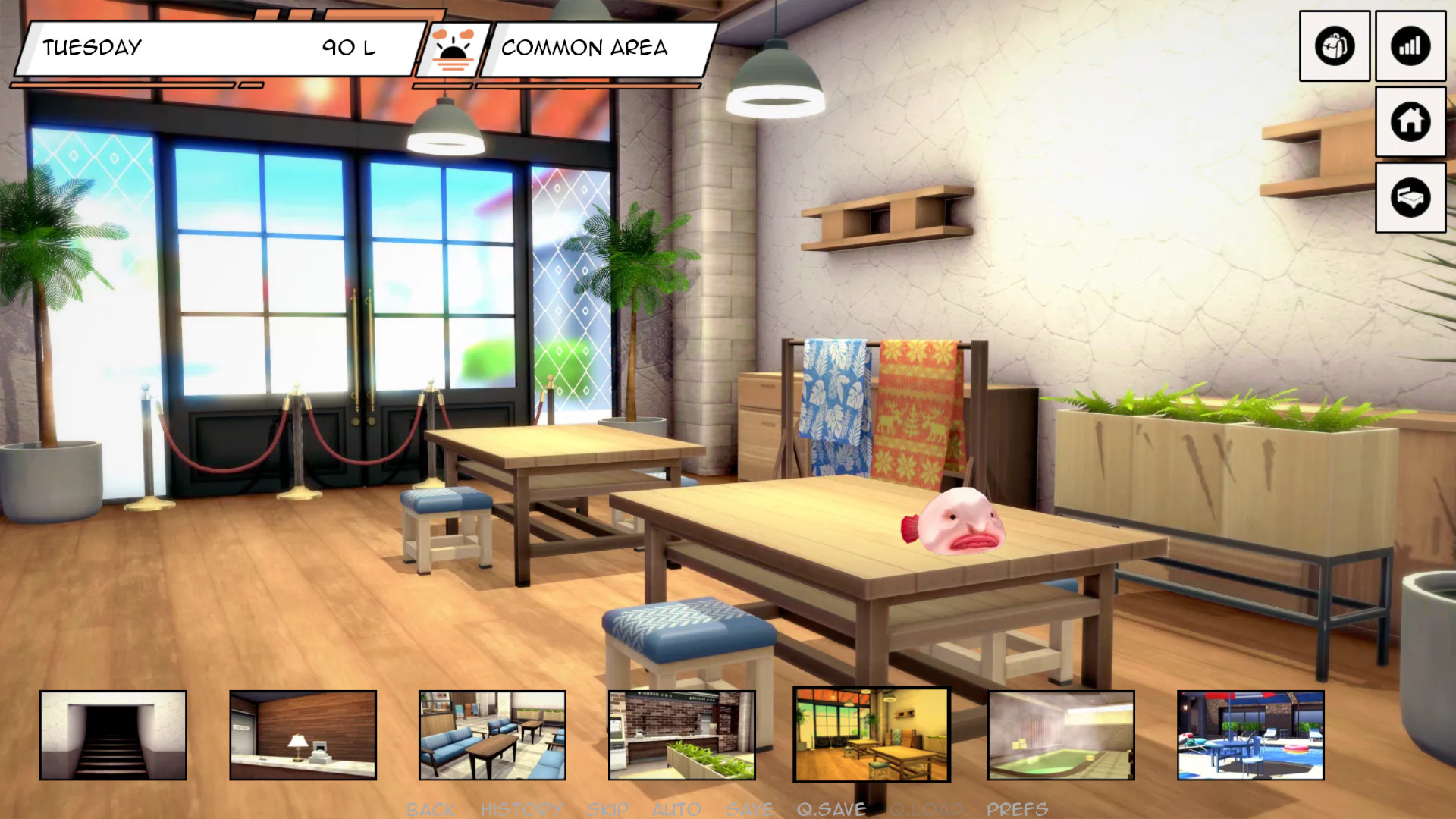Click Back in the quick menu
1456x819 pixels.
431,809
